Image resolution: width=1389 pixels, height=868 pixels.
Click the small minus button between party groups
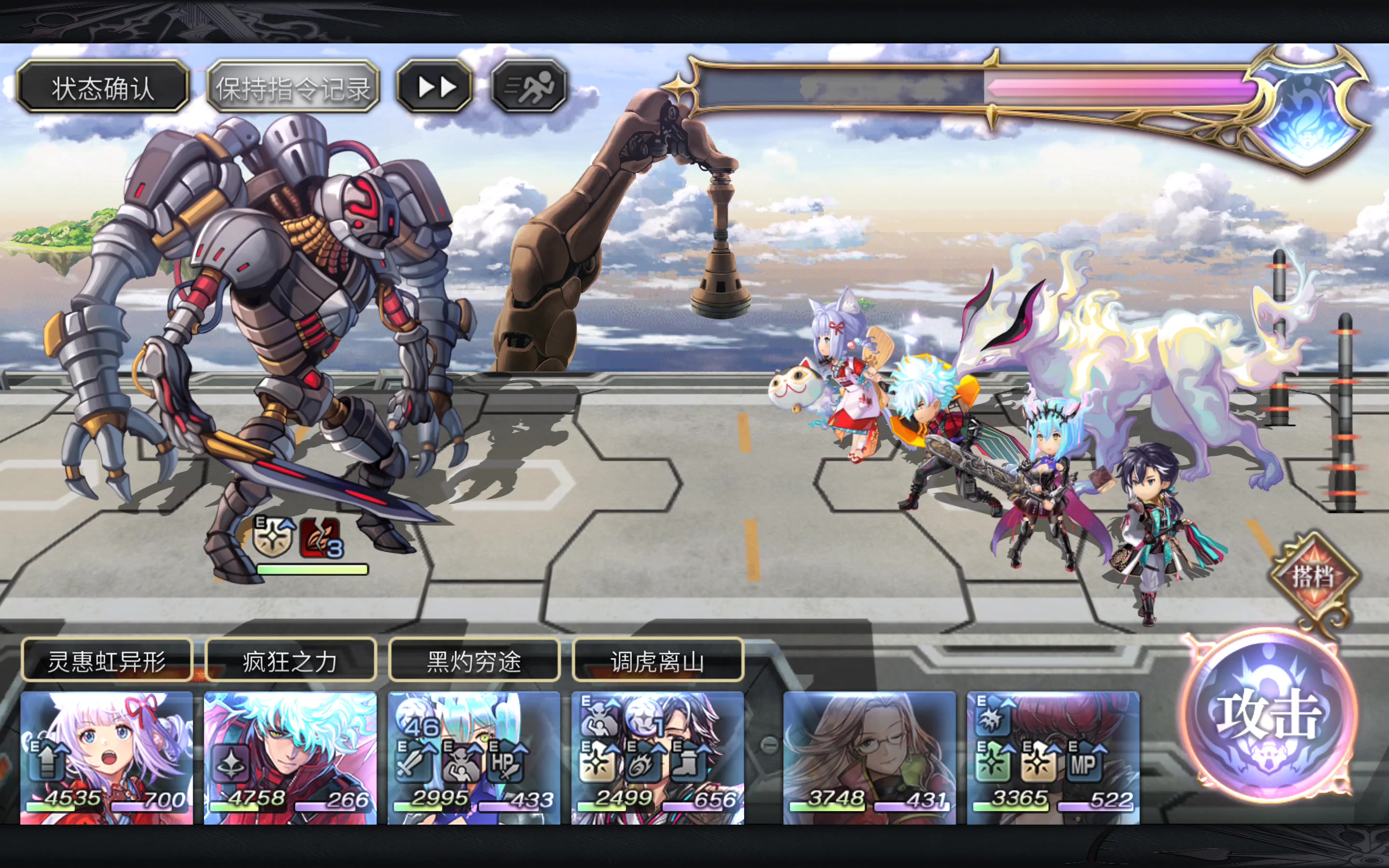pos(769,745)
